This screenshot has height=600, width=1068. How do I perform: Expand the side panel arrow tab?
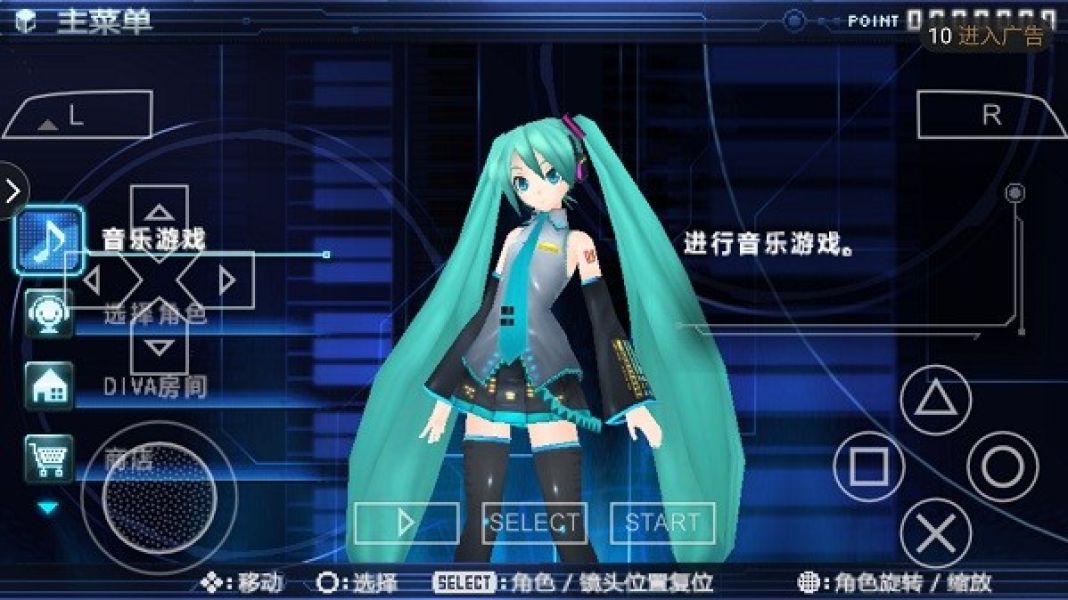[x=12, y=190]
